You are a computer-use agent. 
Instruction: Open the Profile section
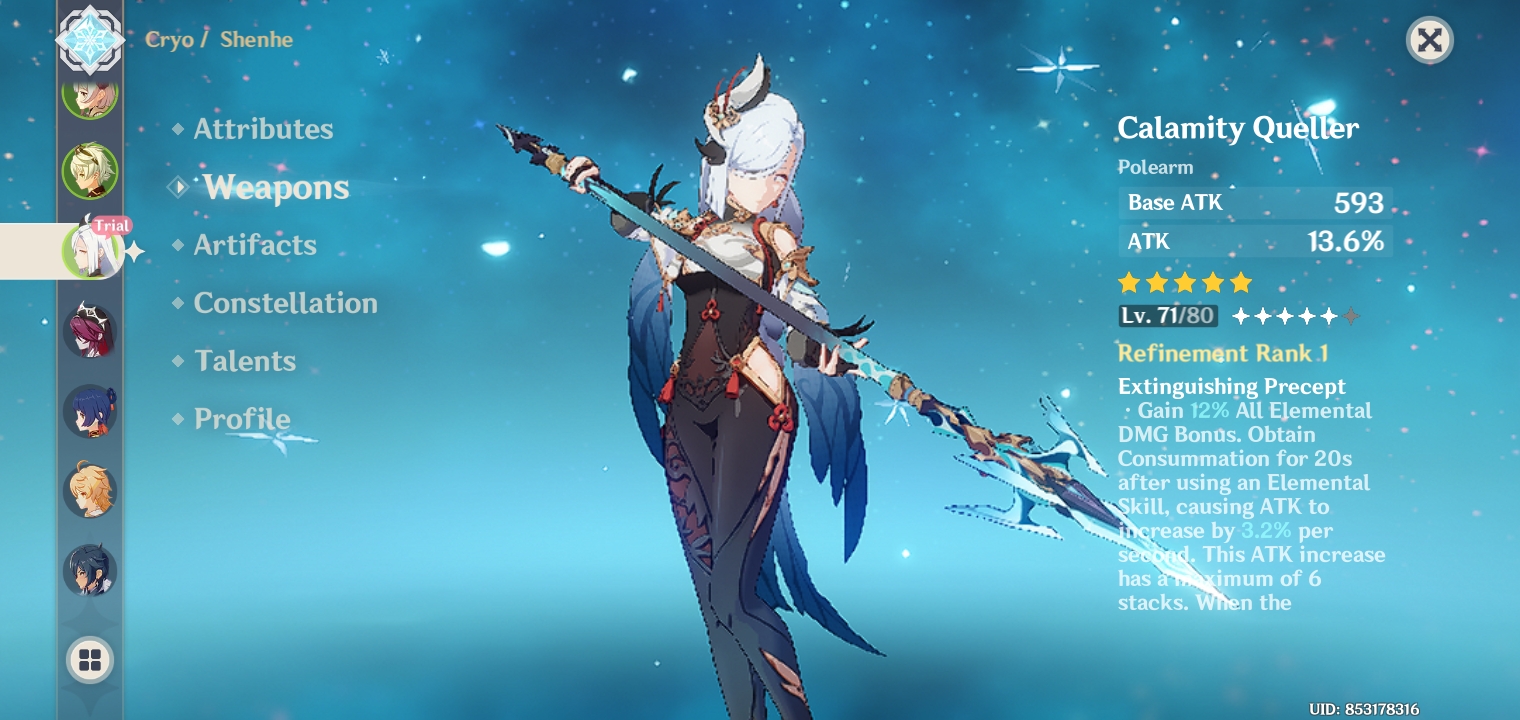pos(242,419)
